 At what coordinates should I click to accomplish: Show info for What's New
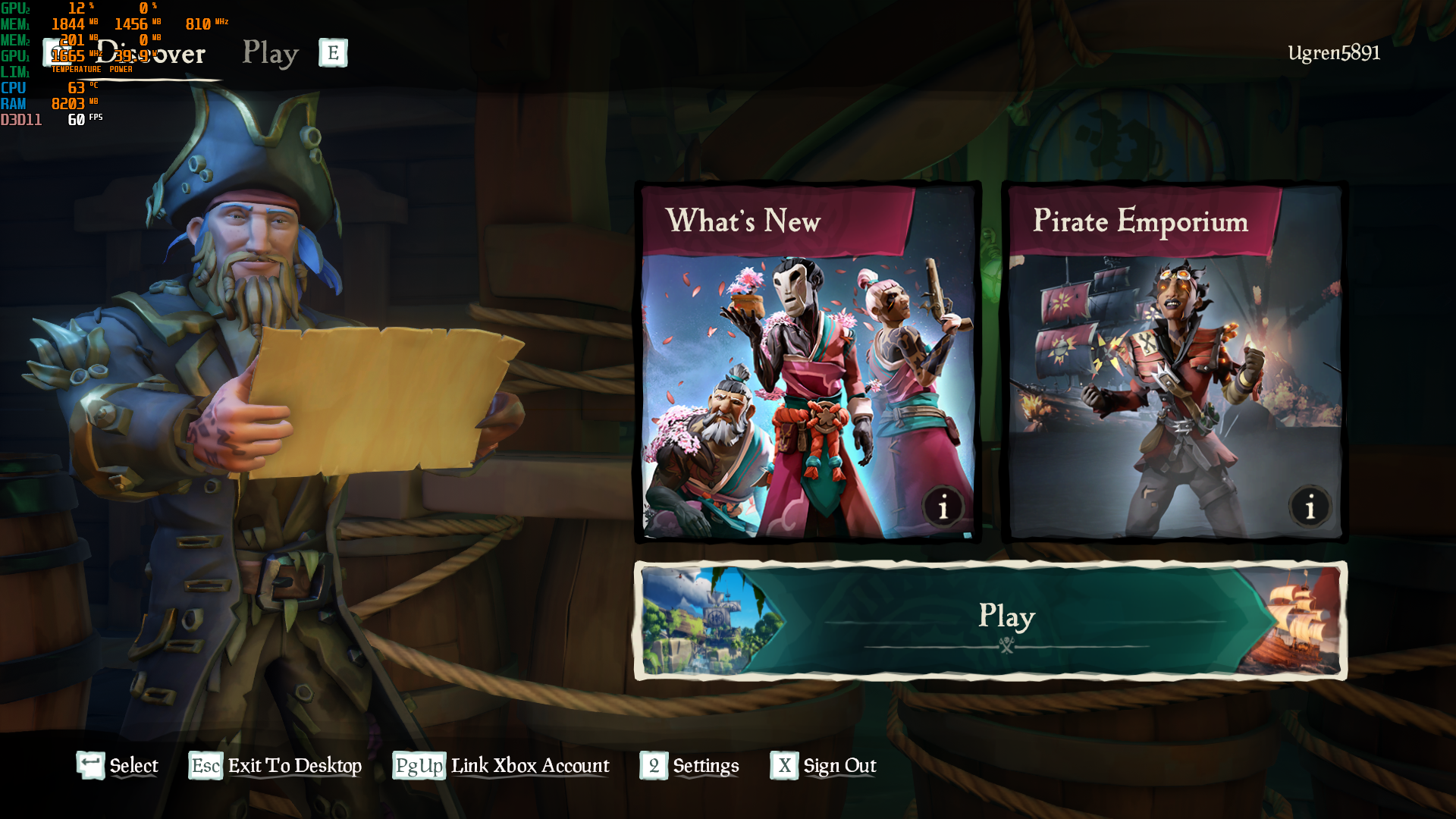pos(943,507)
